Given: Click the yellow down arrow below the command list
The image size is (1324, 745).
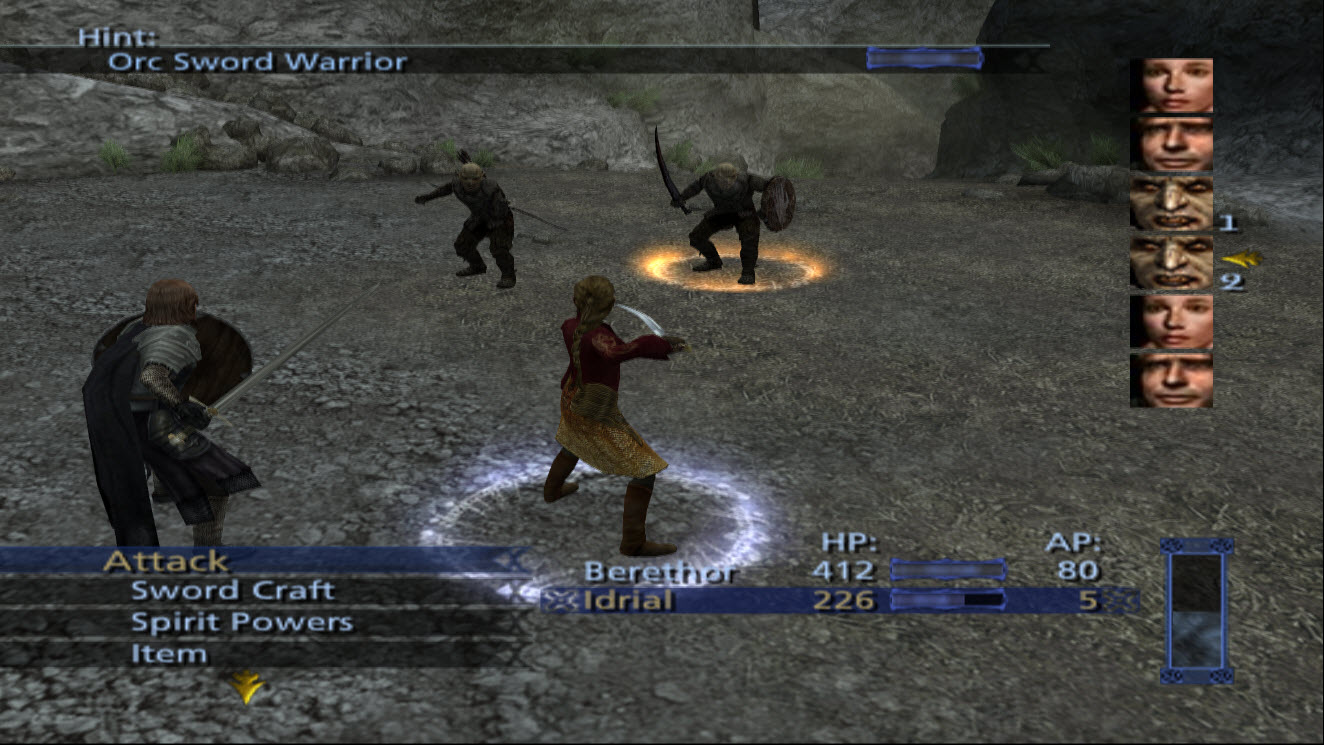Looking at the screenshot, I should click(244, 686).
